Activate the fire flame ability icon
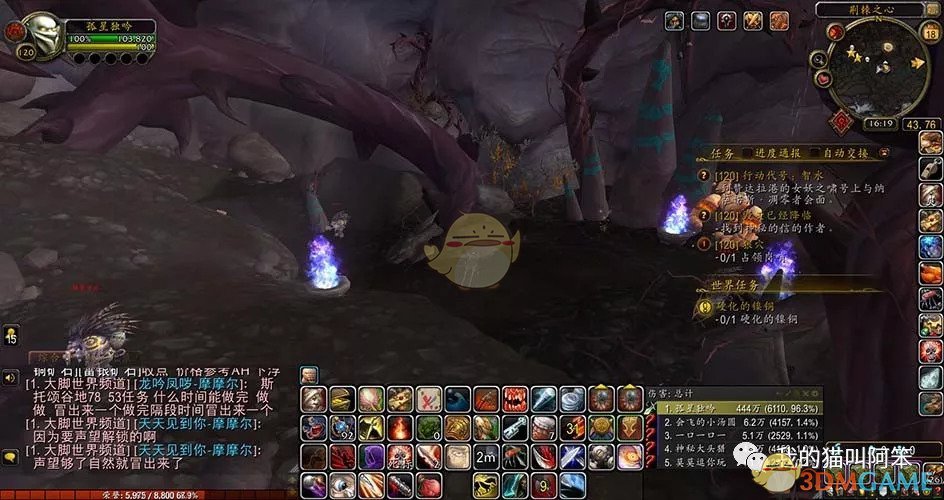The image size is (944, 500). pos(399,429)
